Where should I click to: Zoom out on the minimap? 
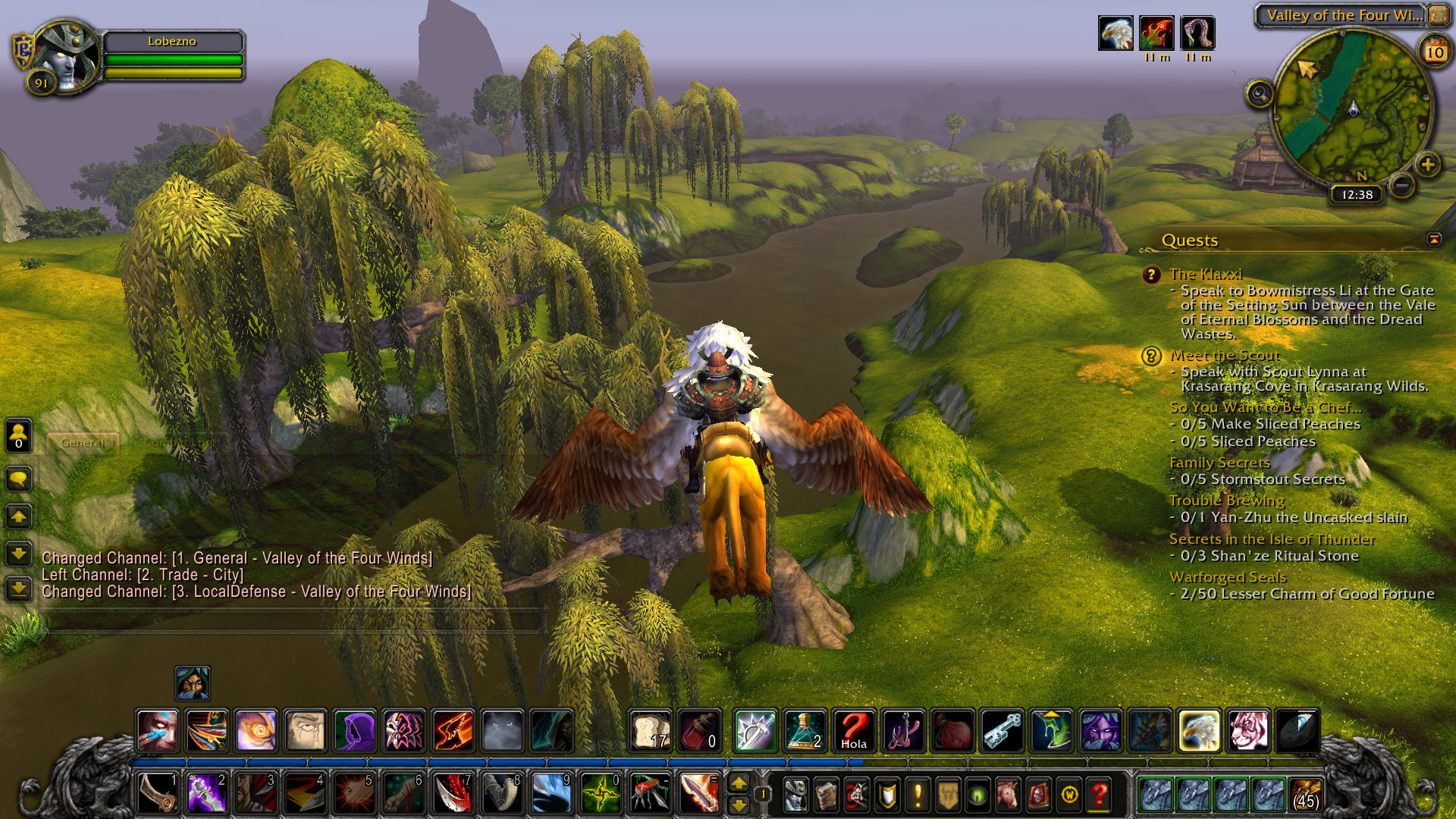tap(1402, 184)
